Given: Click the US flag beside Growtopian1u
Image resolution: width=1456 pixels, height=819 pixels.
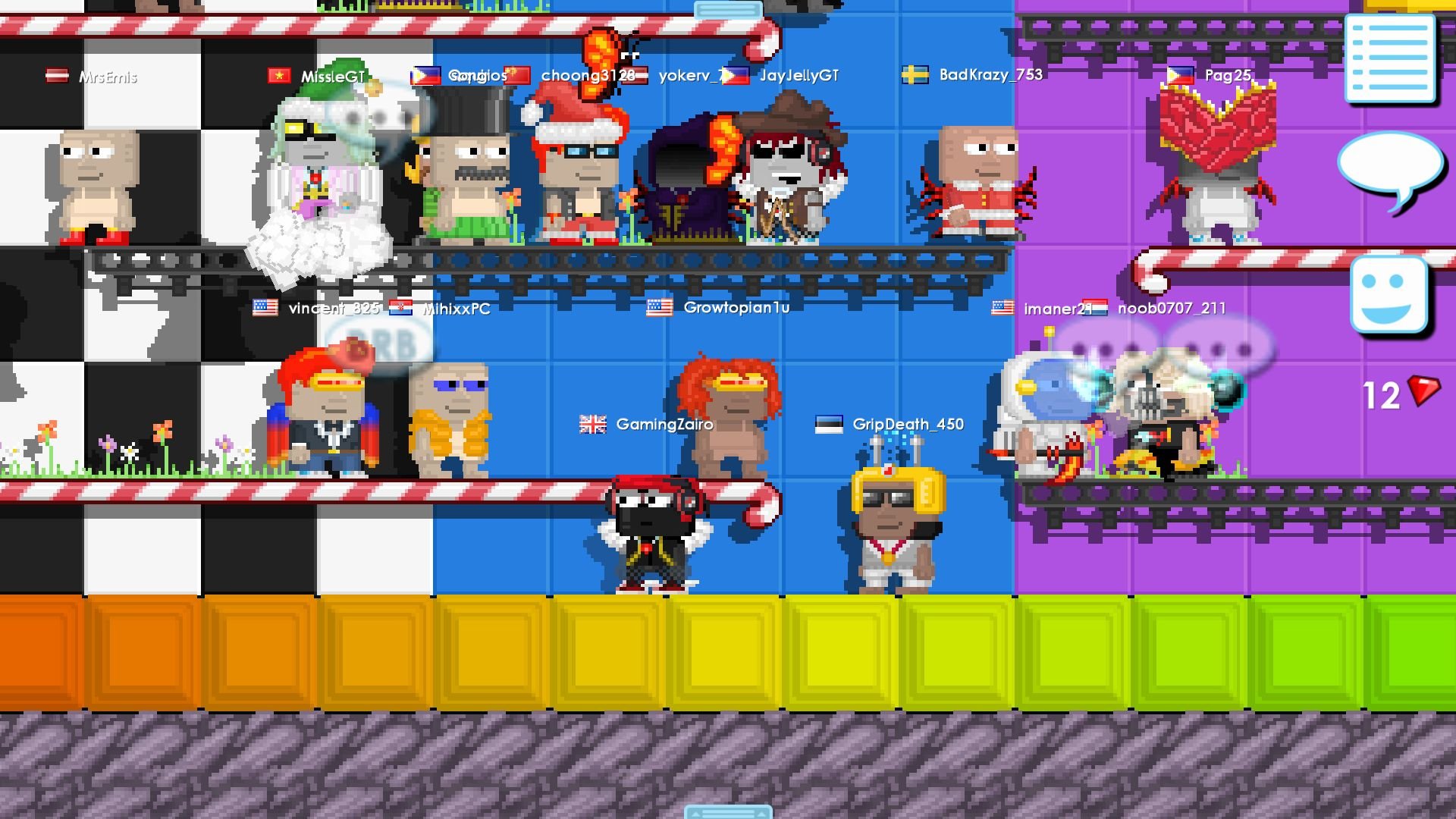Looking at the screenshot, I should point(659,308).
